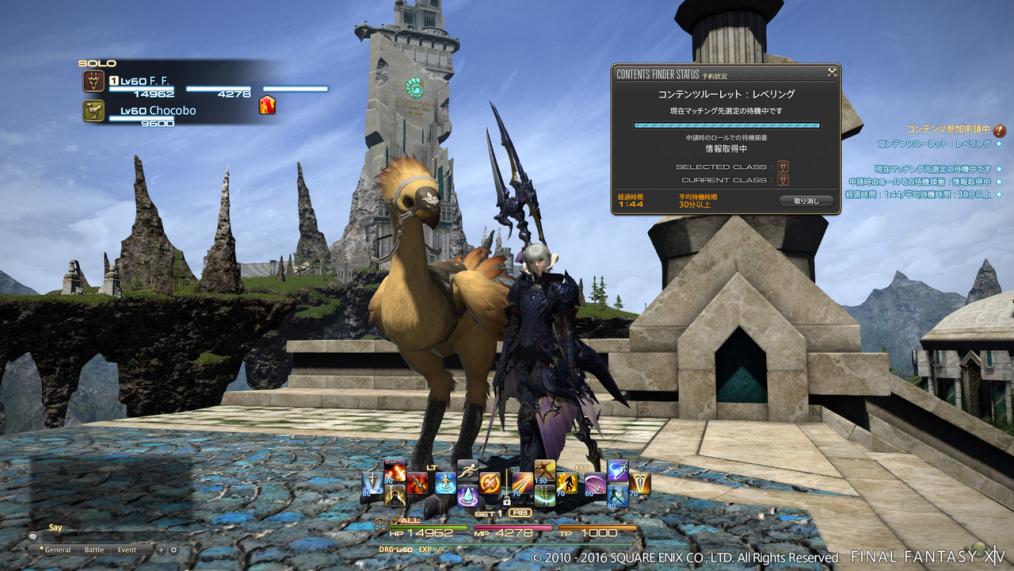Click the red duty application notice icon
The width and height of the screenshot is (1014, 571).
point(999,130)
